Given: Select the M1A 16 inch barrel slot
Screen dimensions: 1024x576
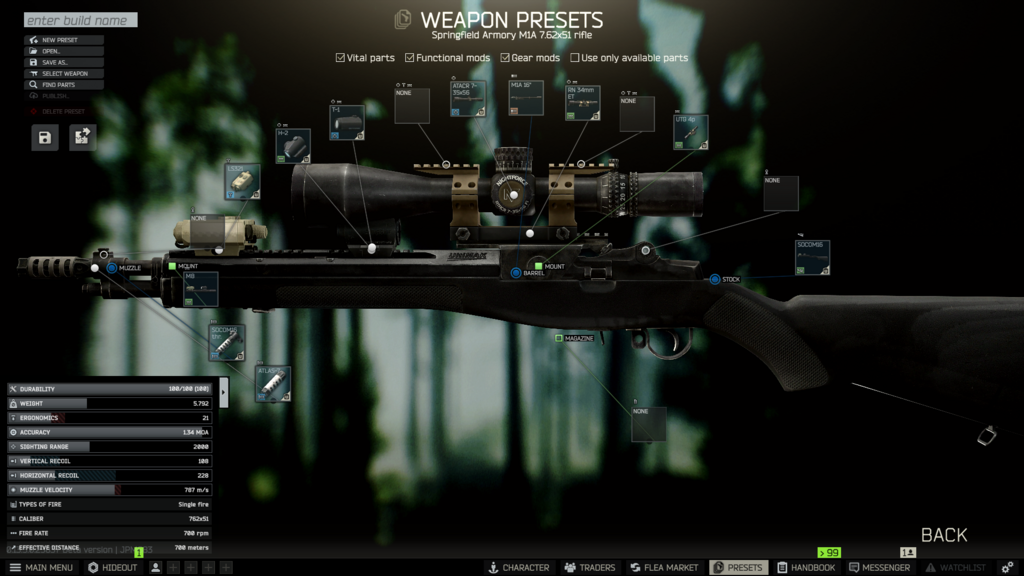Looking at the screenshot, I should click(526, 98).
